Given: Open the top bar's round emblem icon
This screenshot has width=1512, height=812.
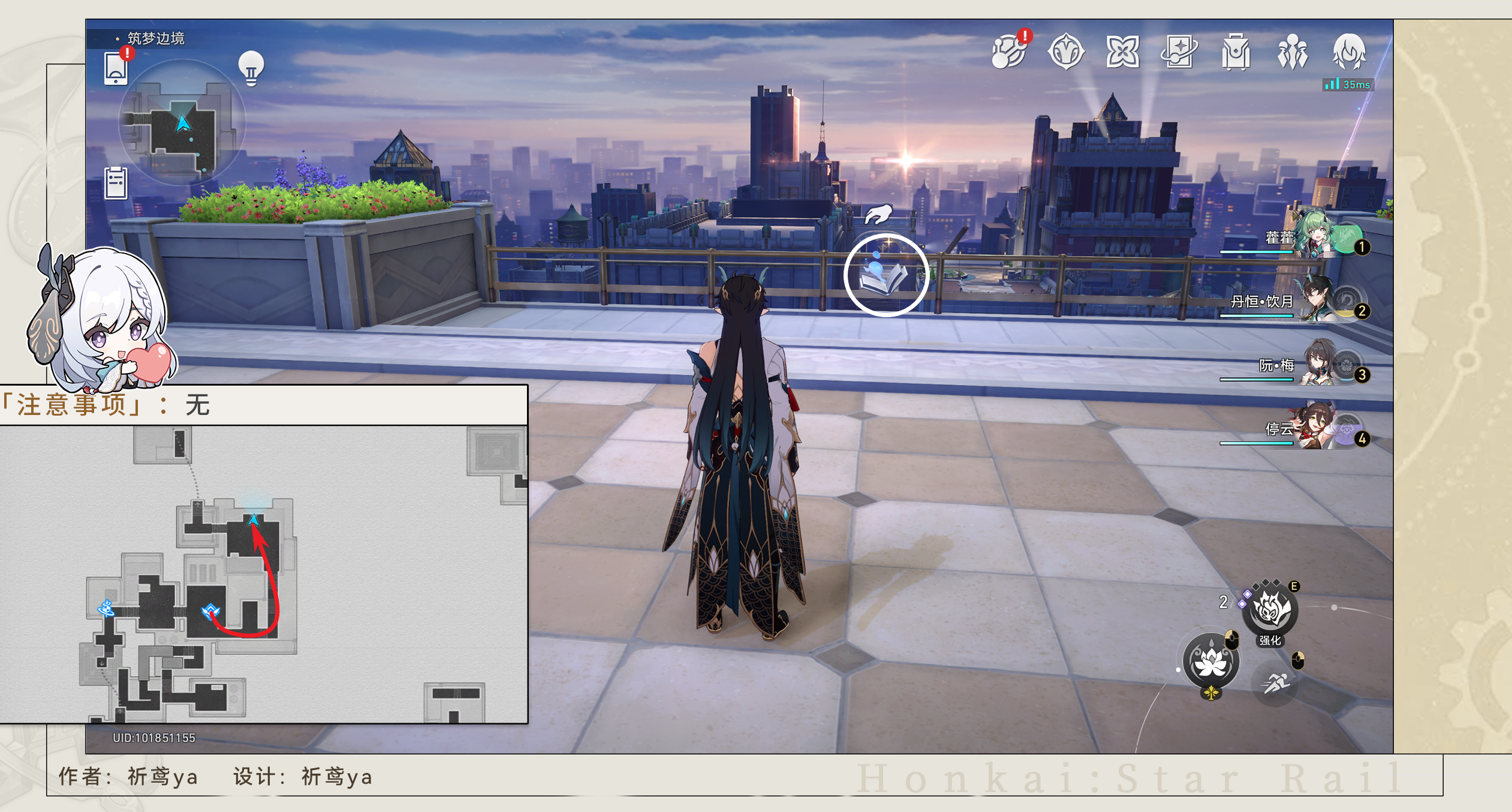Looking at the screenshot, I should click(1066, 52).
